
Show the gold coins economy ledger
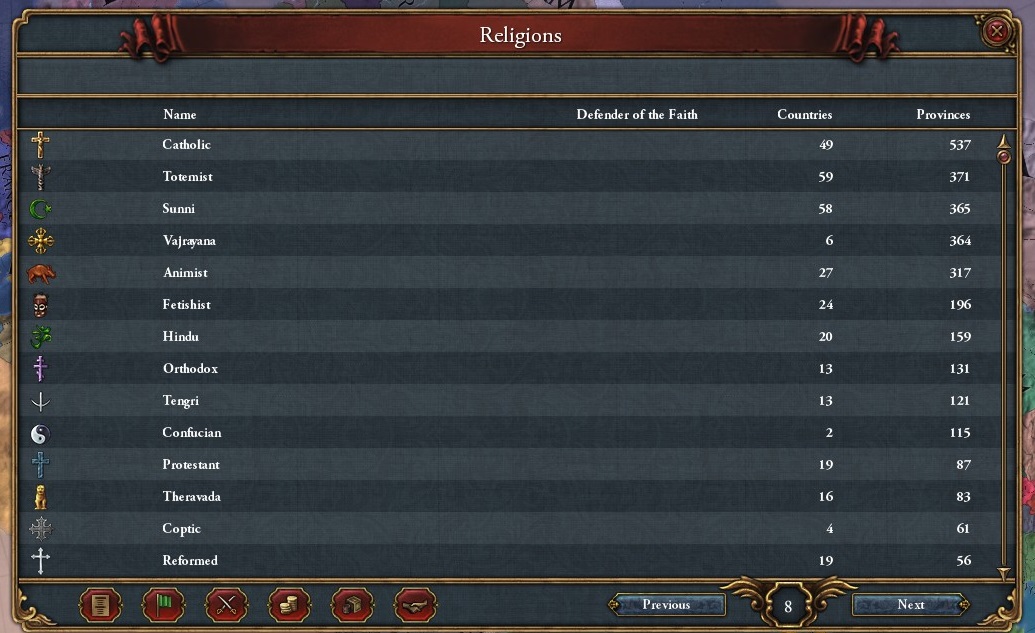[290, 604]
